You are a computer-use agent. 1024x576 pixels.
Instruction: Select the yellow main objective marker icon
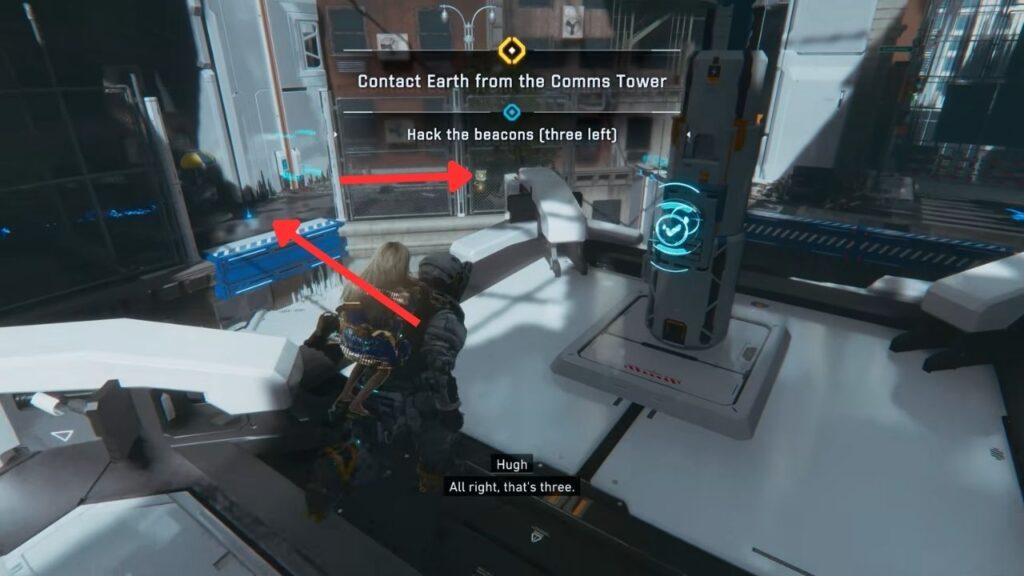coord(511,50)
